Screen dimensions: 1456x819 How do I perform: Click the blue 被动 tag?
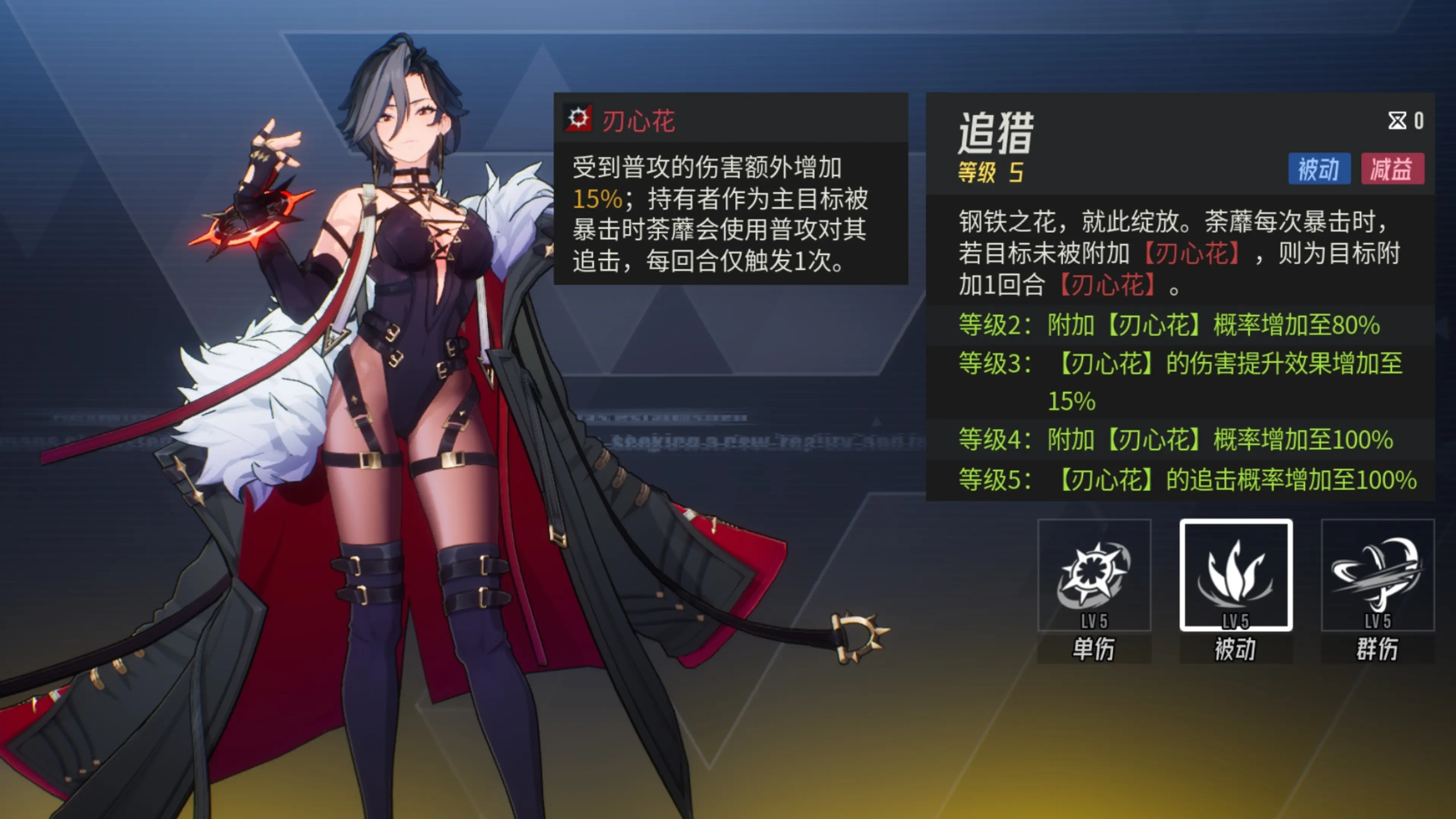coord(1319,169)
